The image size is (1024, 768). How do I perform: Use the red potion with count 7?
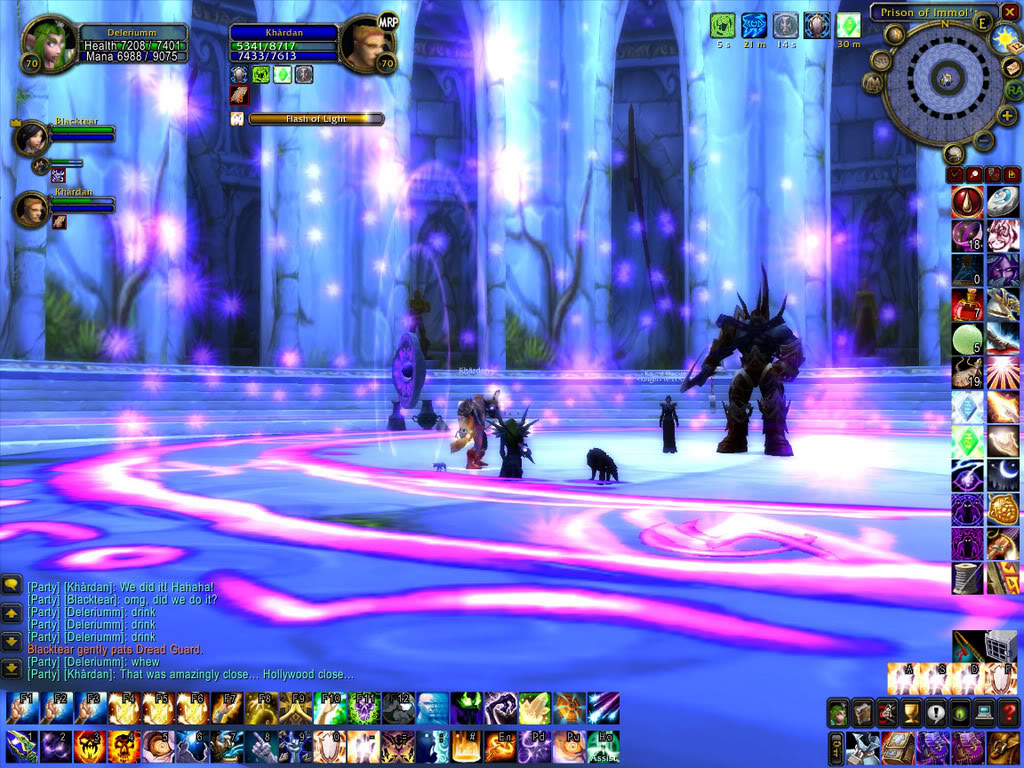coord(967,304)
